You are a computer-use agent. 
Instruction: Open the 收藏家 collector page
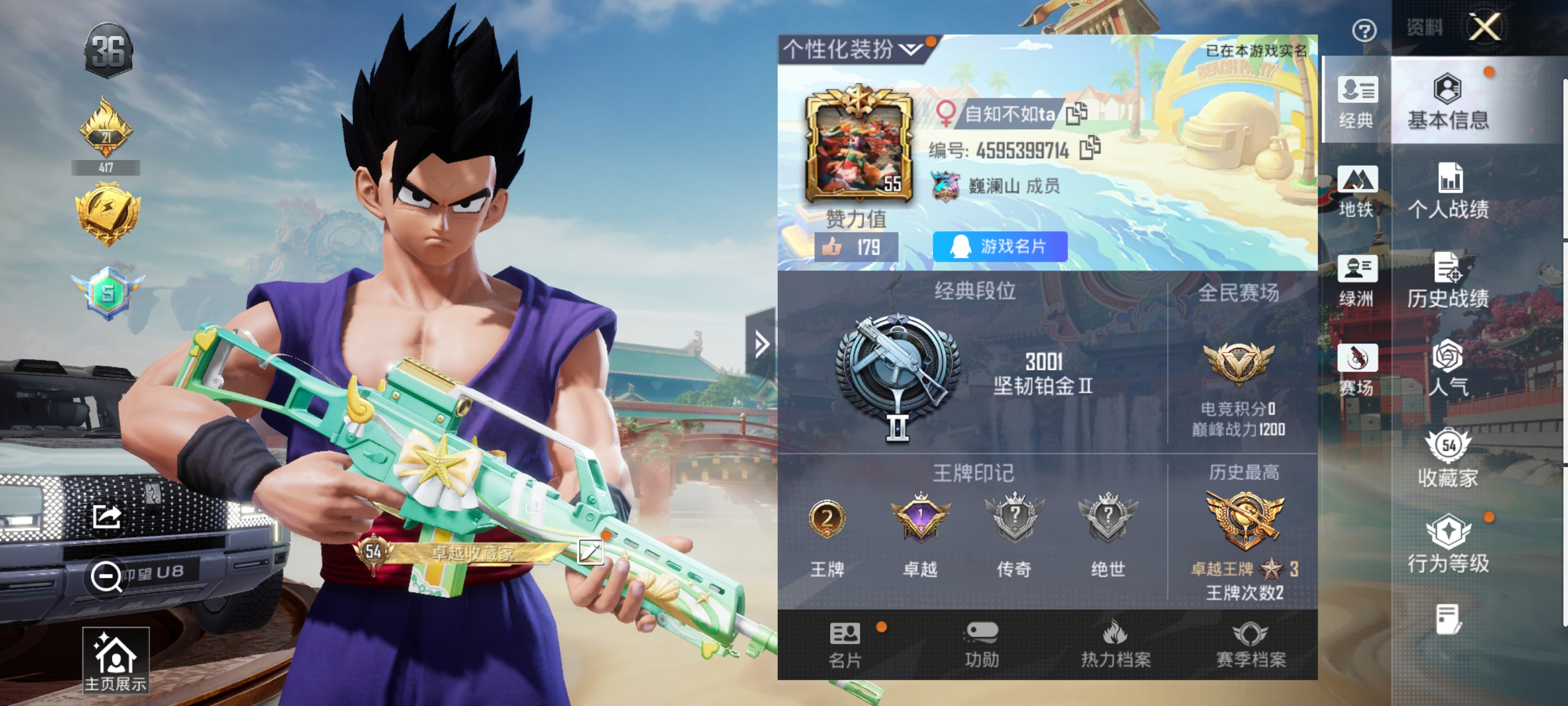1448,459
